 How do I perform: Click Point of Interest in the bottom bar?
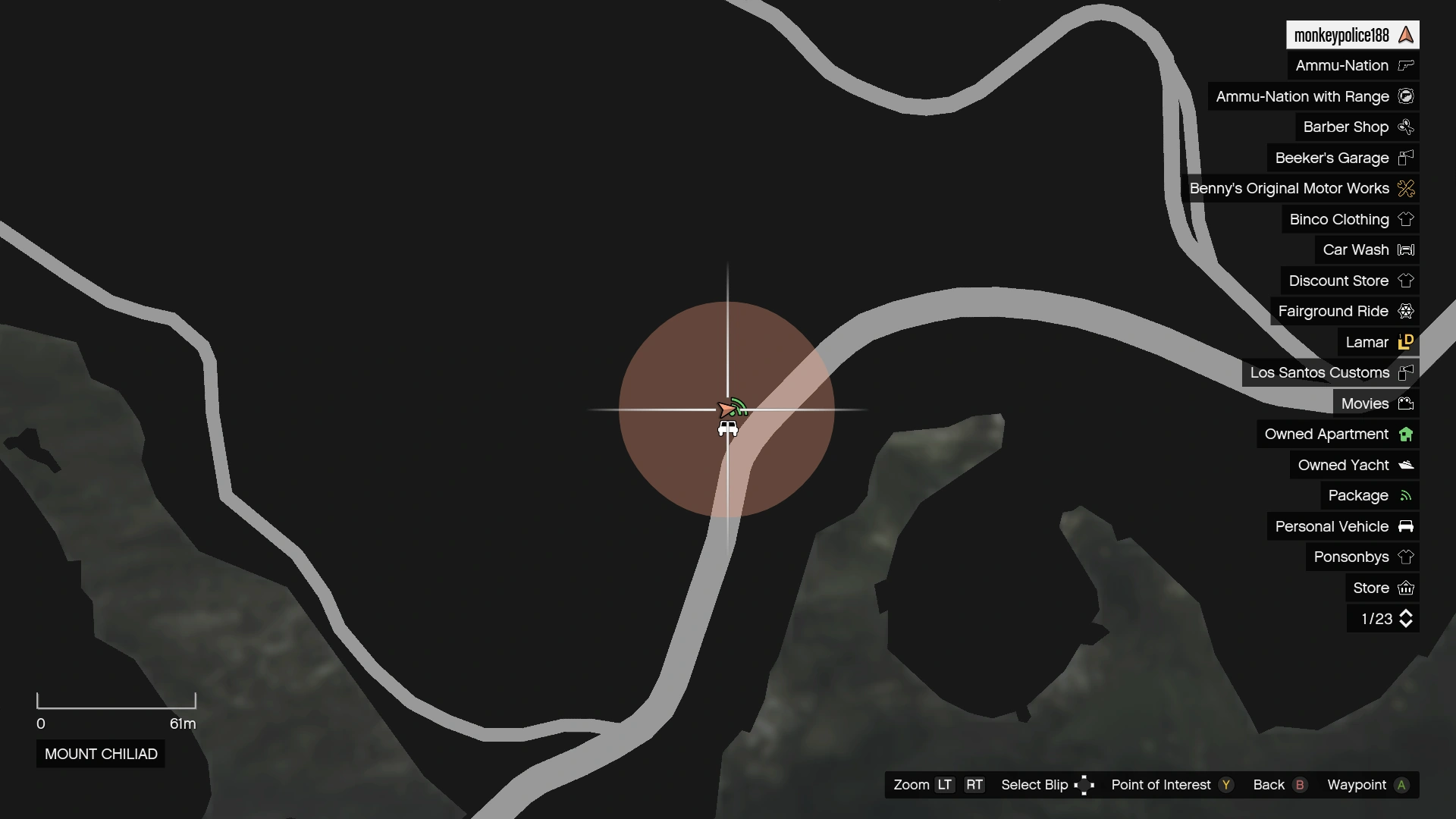coord(1161,785)
